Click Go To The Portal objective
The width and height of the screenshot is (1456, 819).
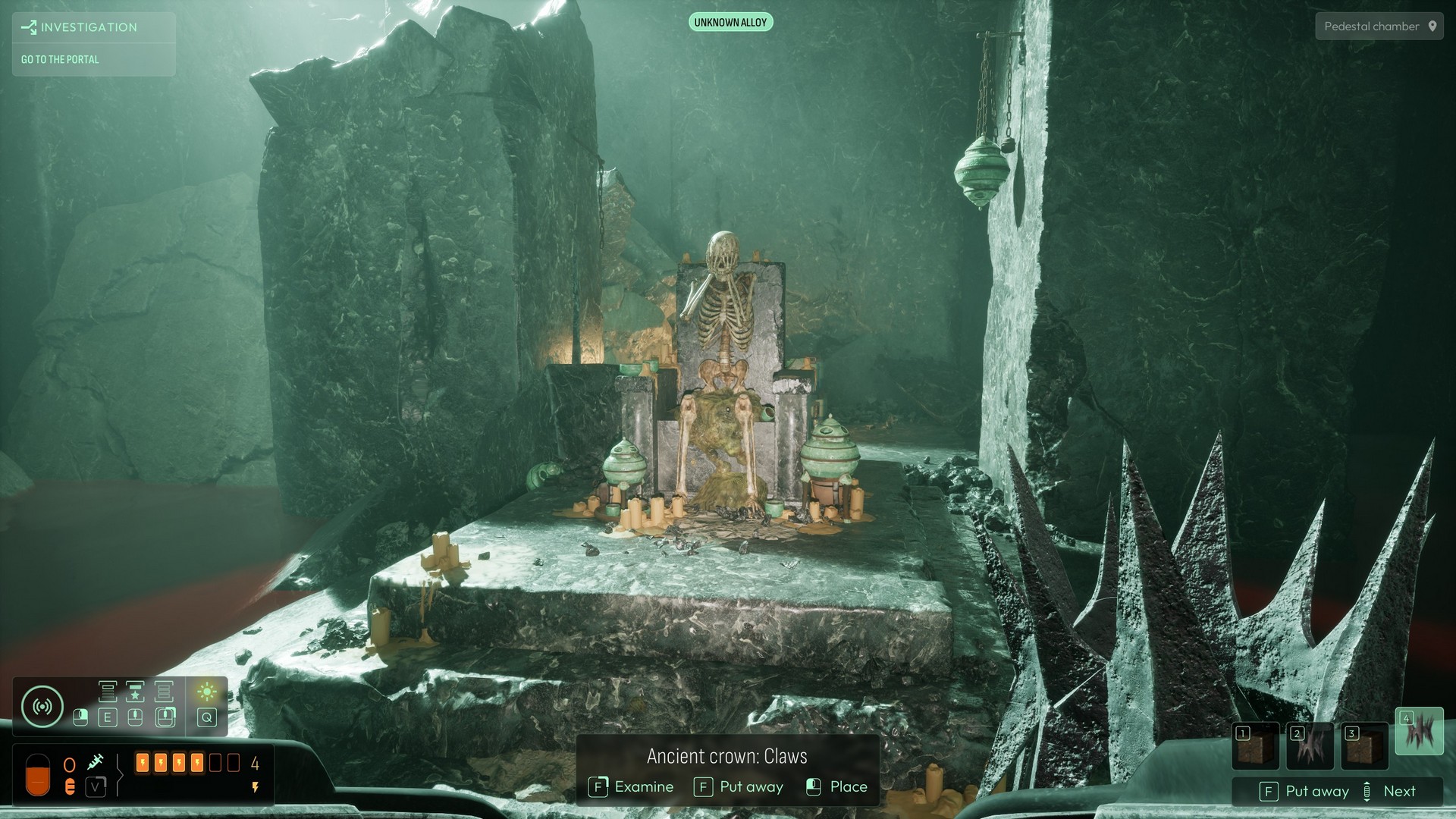coord(60,59)
